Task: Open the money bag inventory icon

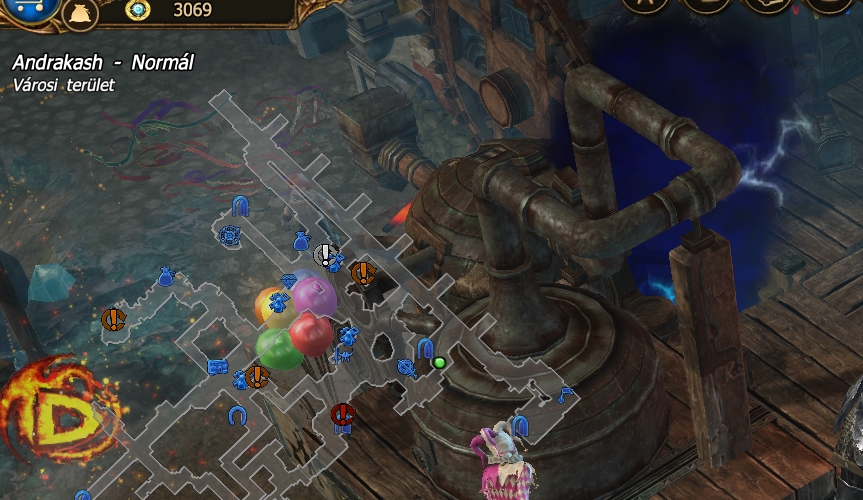Action: [80, 12]
